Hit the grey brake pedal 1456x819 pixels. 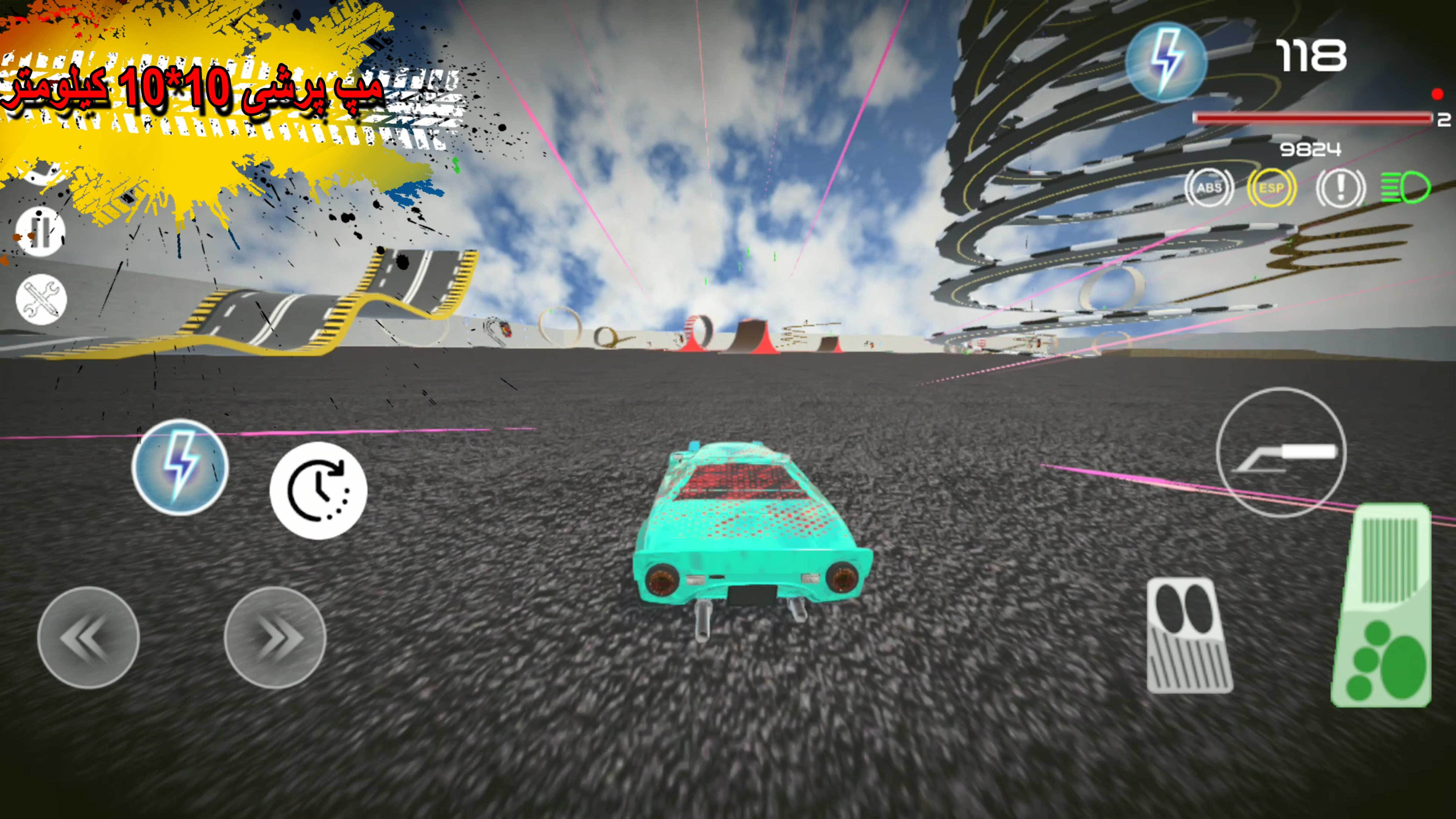coord(1189,635)
